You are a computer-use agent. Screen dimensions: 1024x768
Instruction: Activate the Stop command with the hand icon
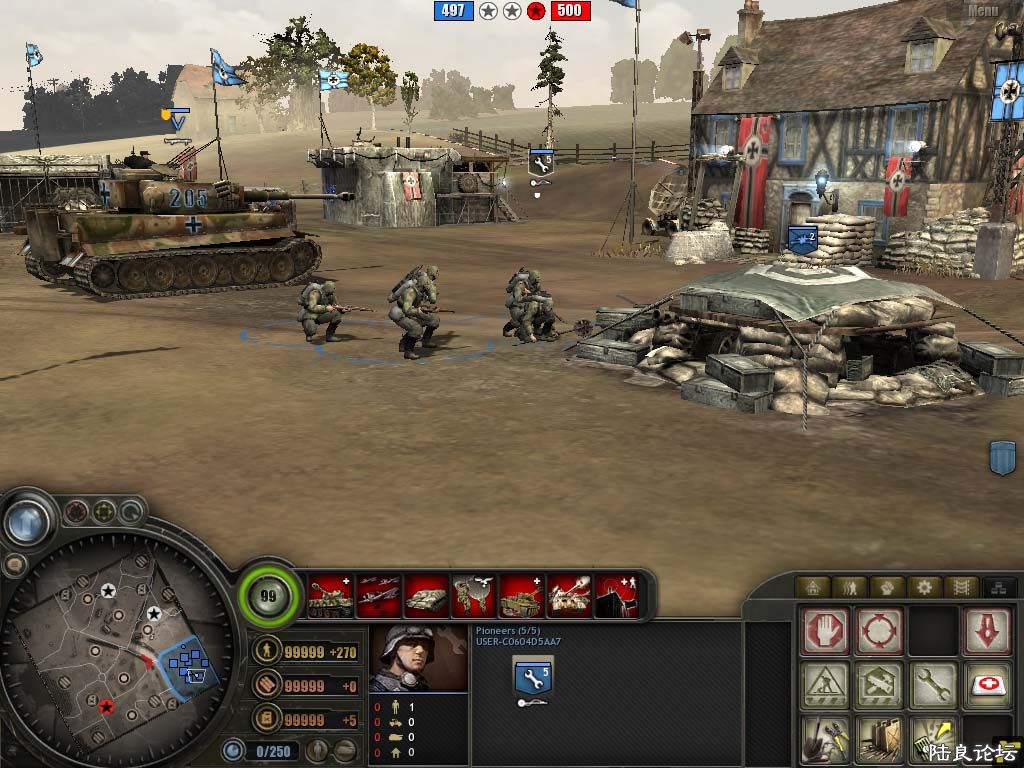tap(825, 631)
